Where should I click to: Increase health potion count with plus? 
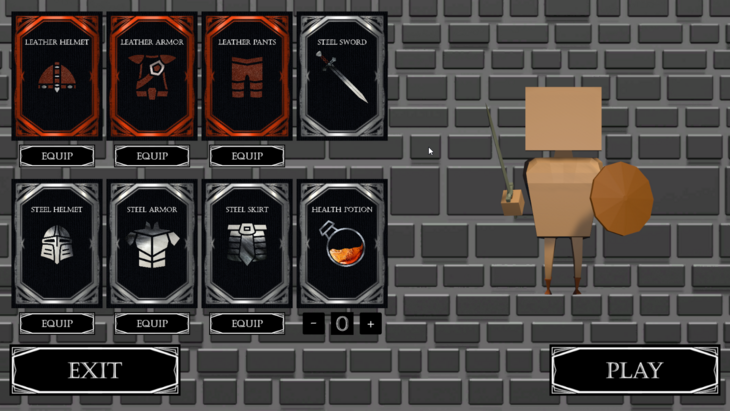pyautogui.click(x=370, y=323)
